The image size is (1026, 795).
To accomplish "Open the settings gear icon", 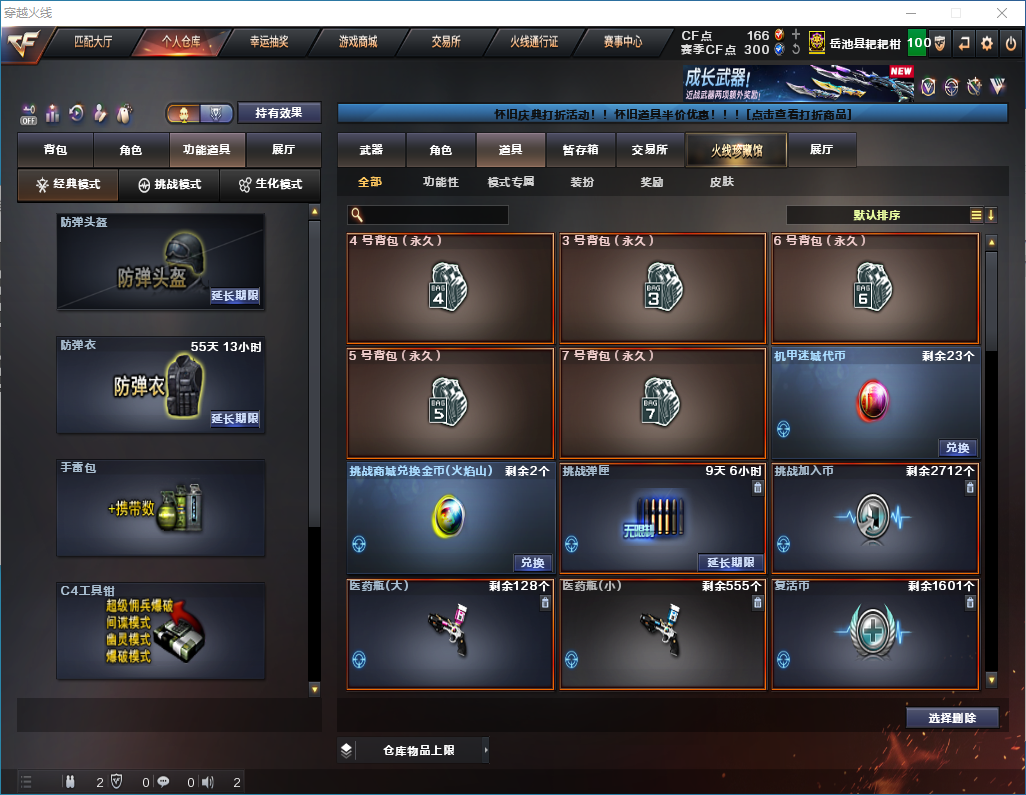I will coord(987,43).
